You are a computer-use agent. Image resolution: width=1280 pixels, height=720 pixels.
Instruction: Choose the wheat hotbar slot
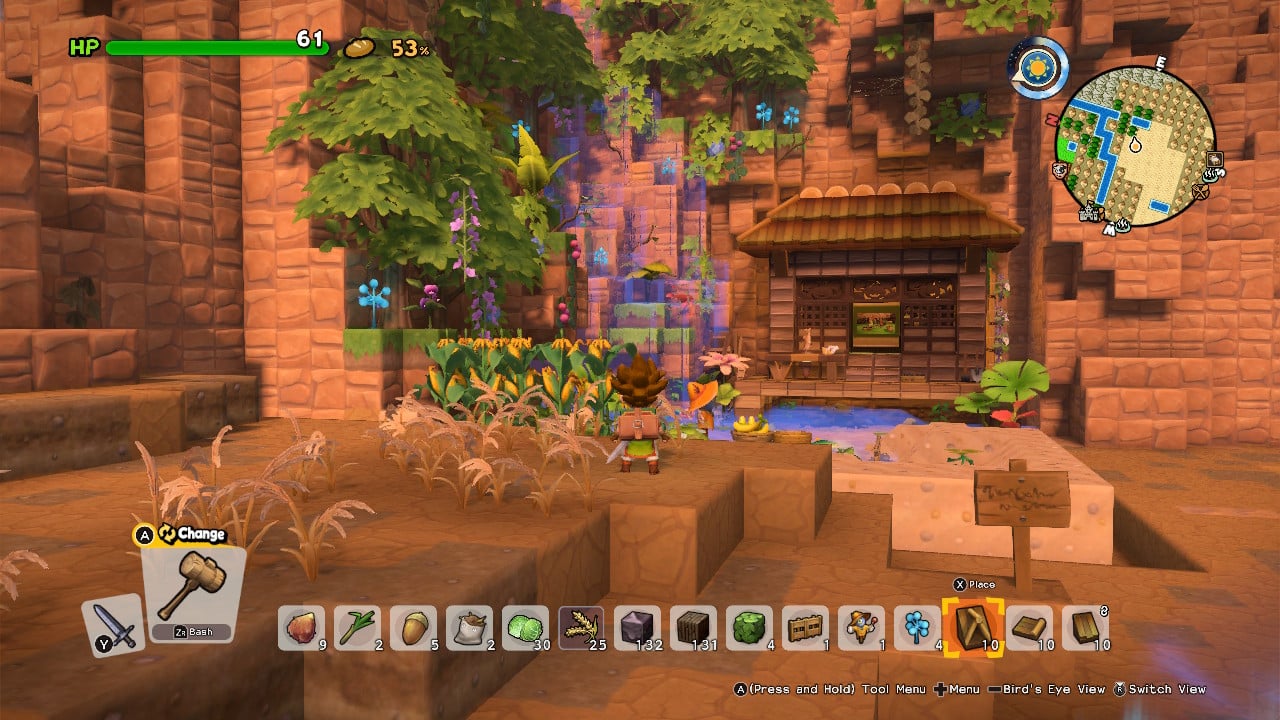(581, 628)
